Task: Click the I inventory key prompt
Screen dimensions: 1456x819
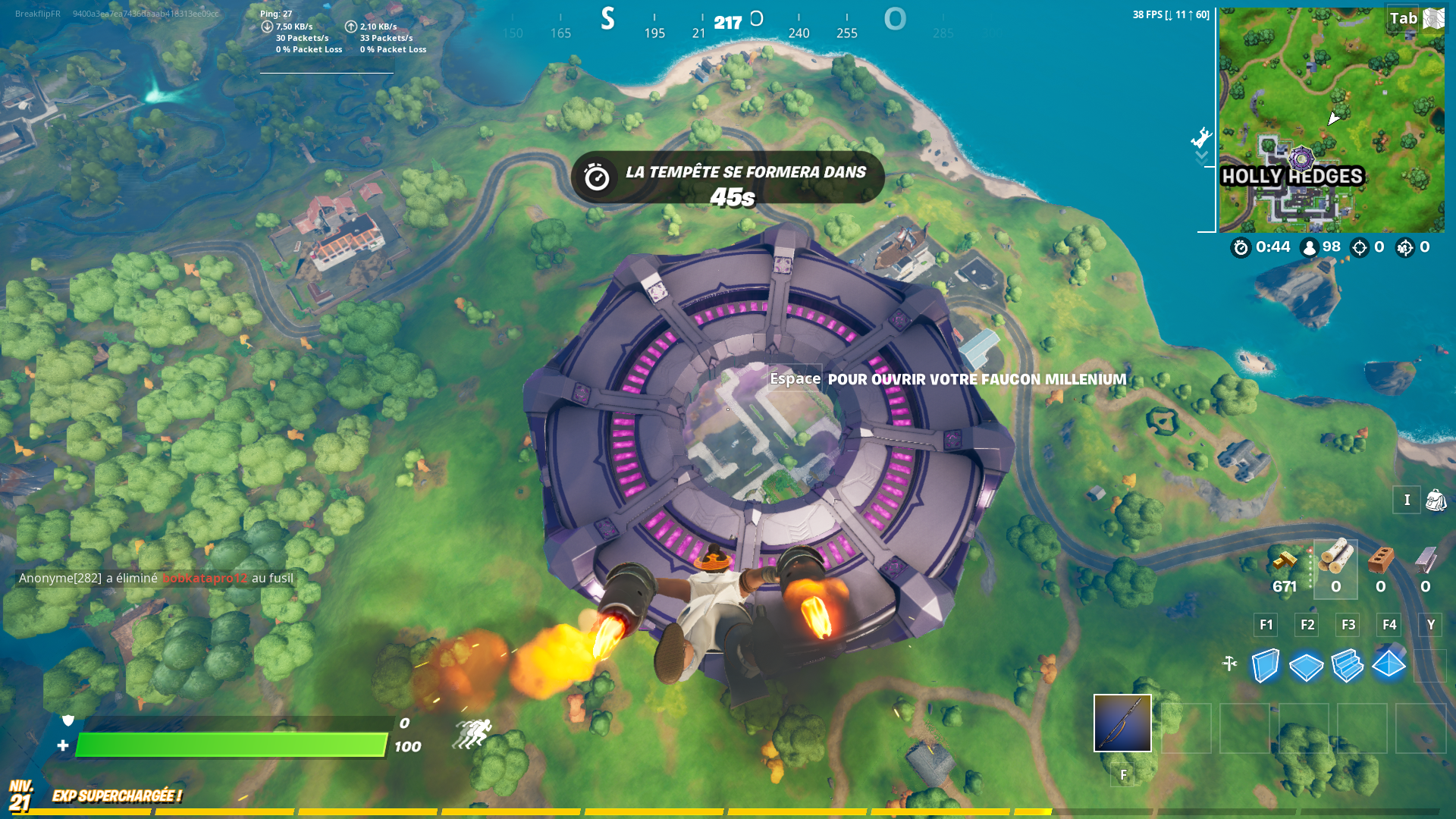Action: pos(1407,500)
